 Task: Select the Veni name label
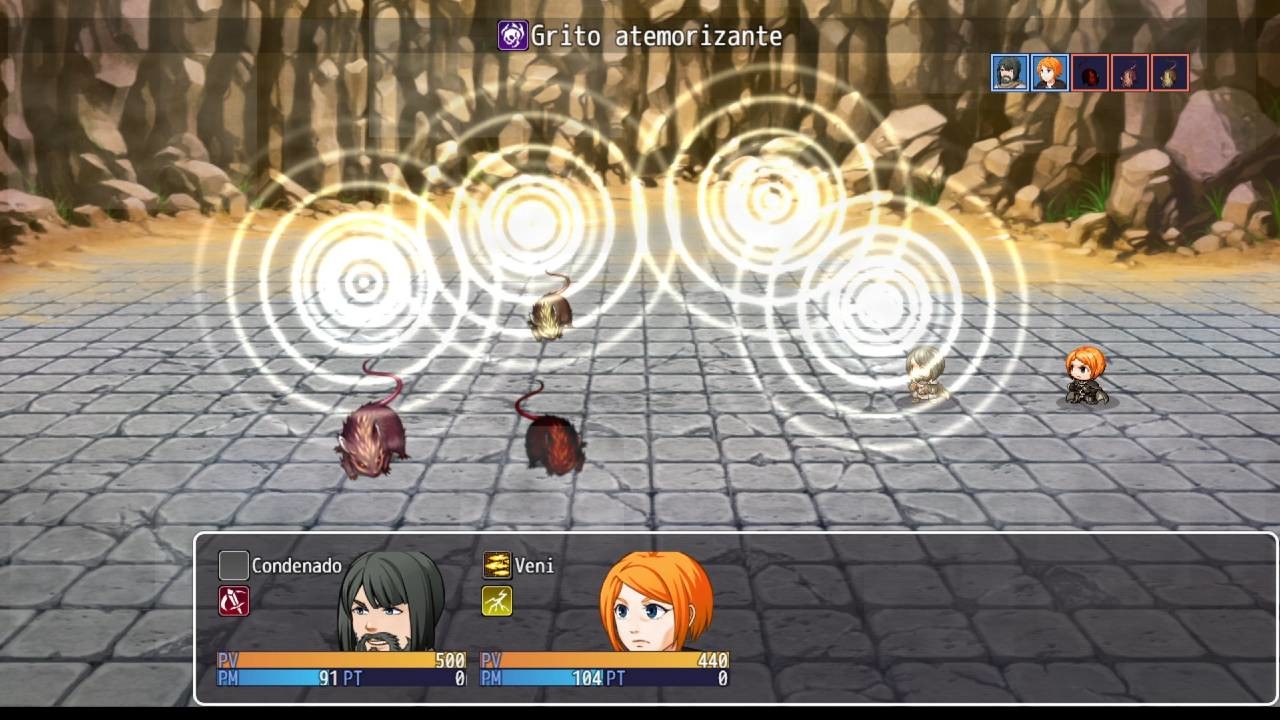click(537, 565)
